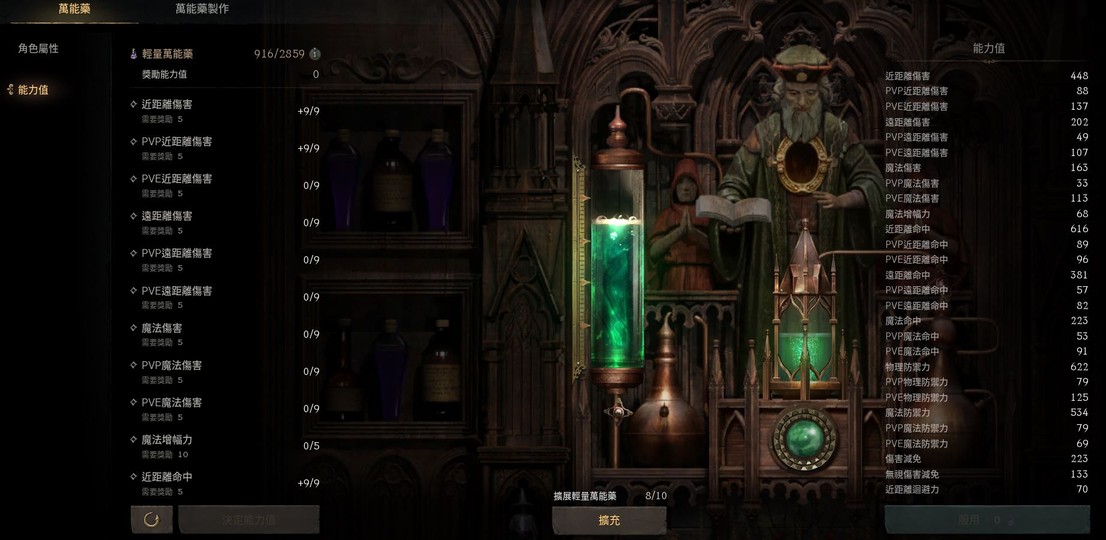This screenshot has width=1106, height=540.
Task: Click the 決定能力值 confirm button
Action: pyautogui.click(x=249, y=520)
